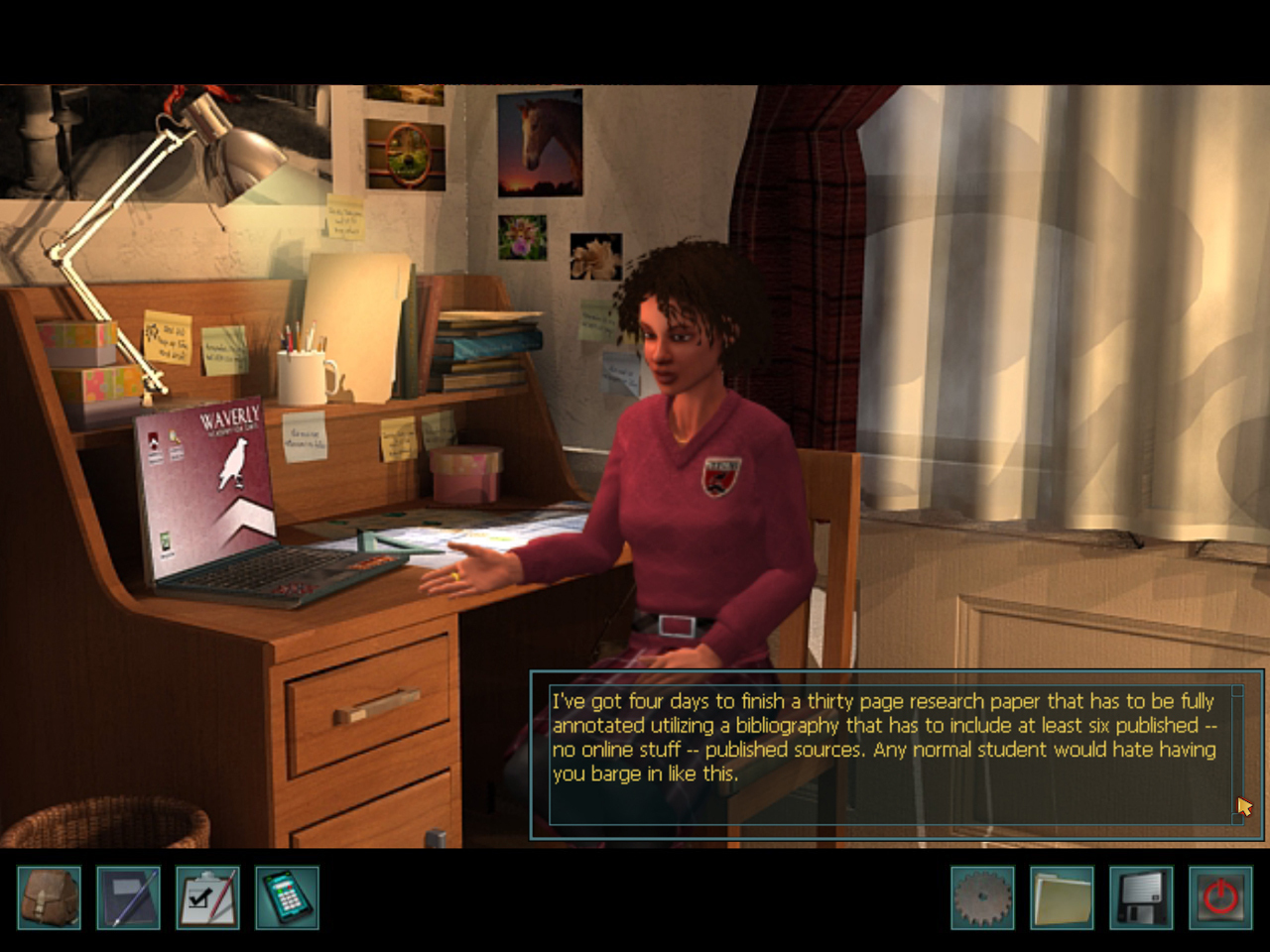The width and height of the screenshot is (1270, 952).
Task: View the task list clipboard
Action: point(206,897)
